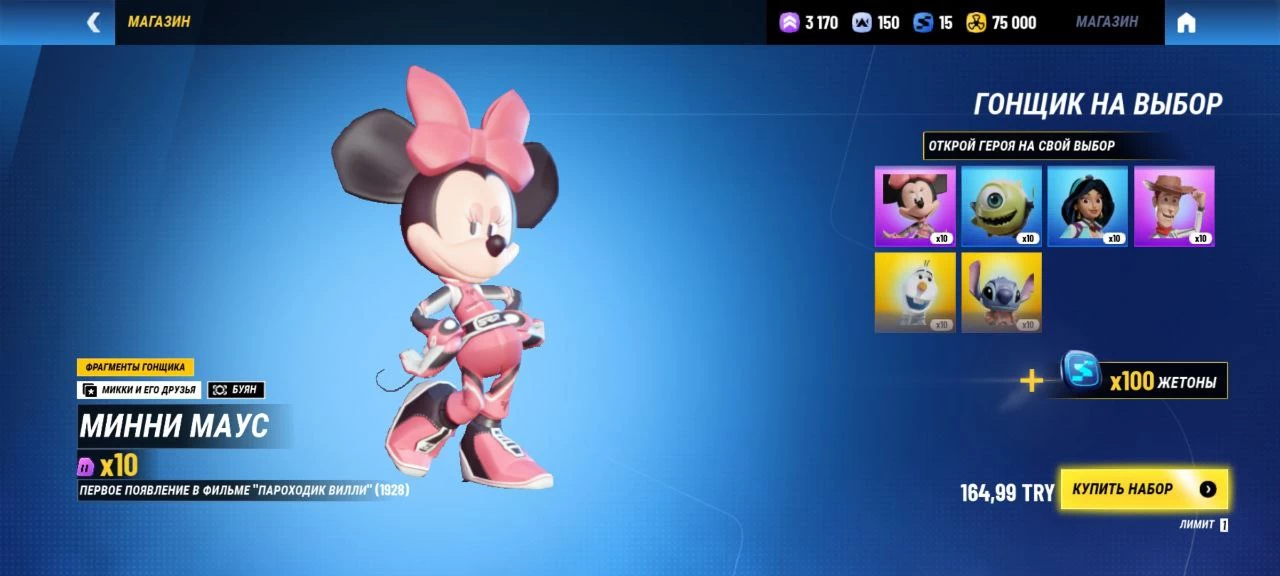Tap the 75 000 gold coin currency
Viewport: 1280px width, 576px height.
(x=1001, y=22)
